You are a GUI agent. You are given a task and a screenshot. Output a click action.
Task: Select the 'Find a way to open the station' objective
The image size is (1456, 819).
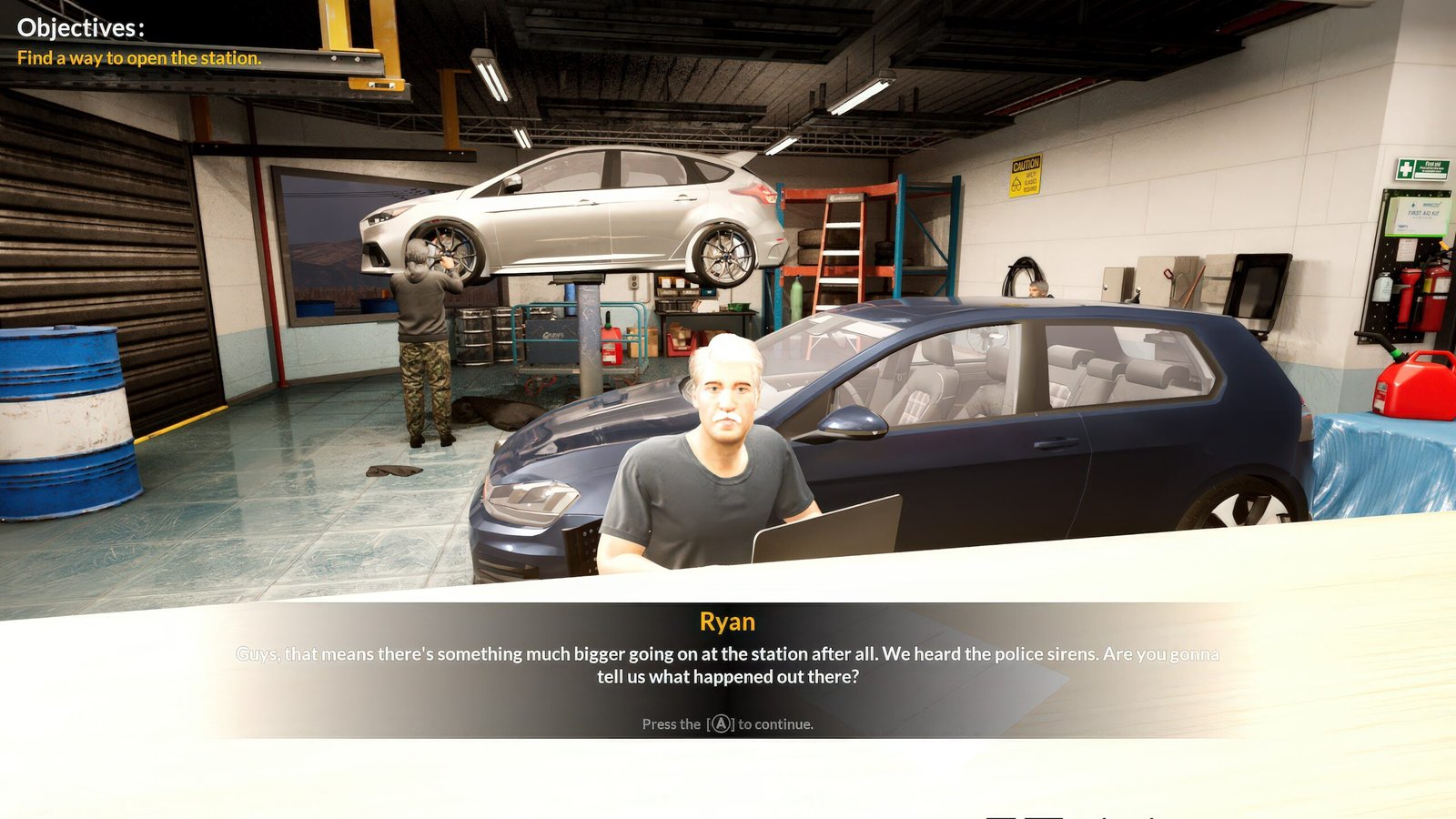(139, 58)
